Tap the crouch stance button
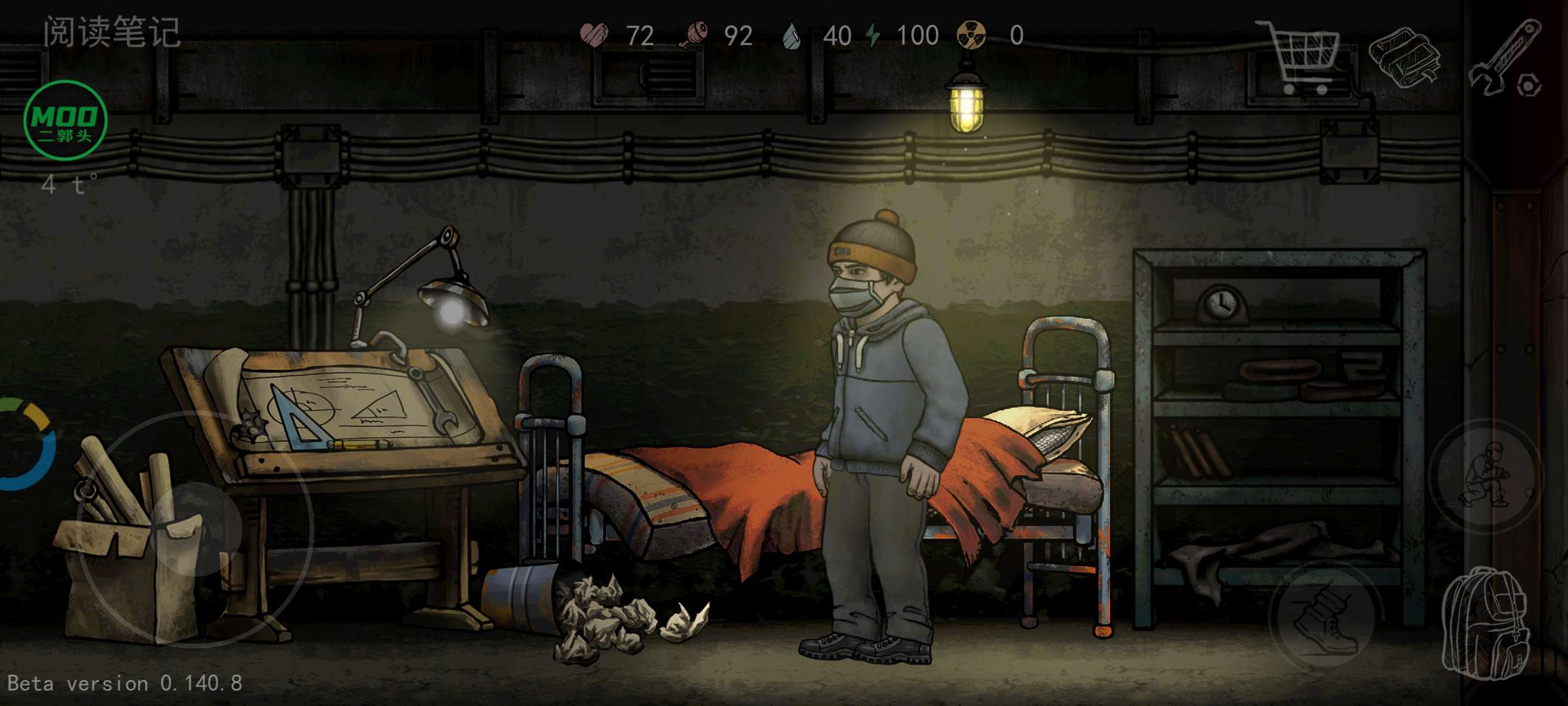Viewport: 1568px width, 706px height. (x=1486, y=475)
